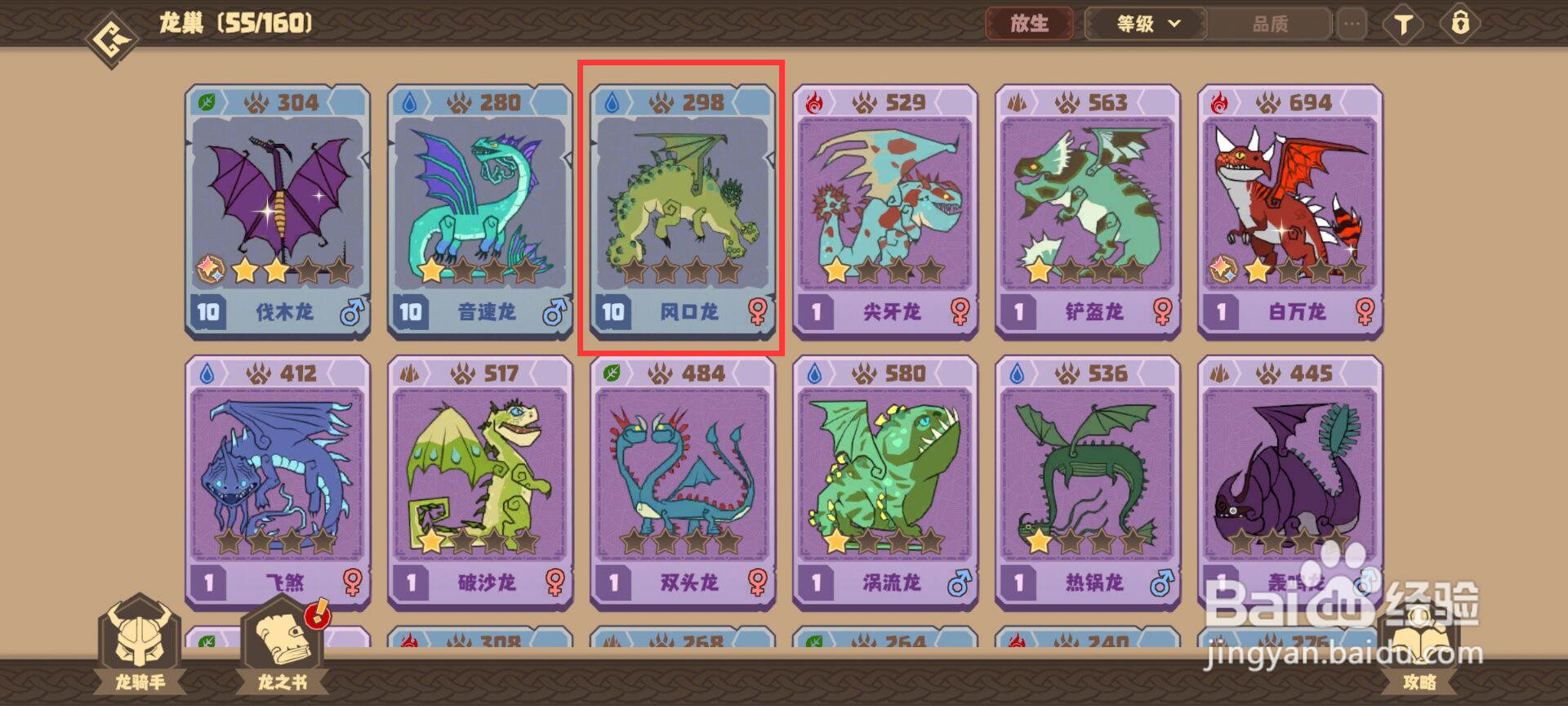This screenshot has width=1568, height=706.
Task: Click the filter funnel icon
Action: click(1403, 24)
